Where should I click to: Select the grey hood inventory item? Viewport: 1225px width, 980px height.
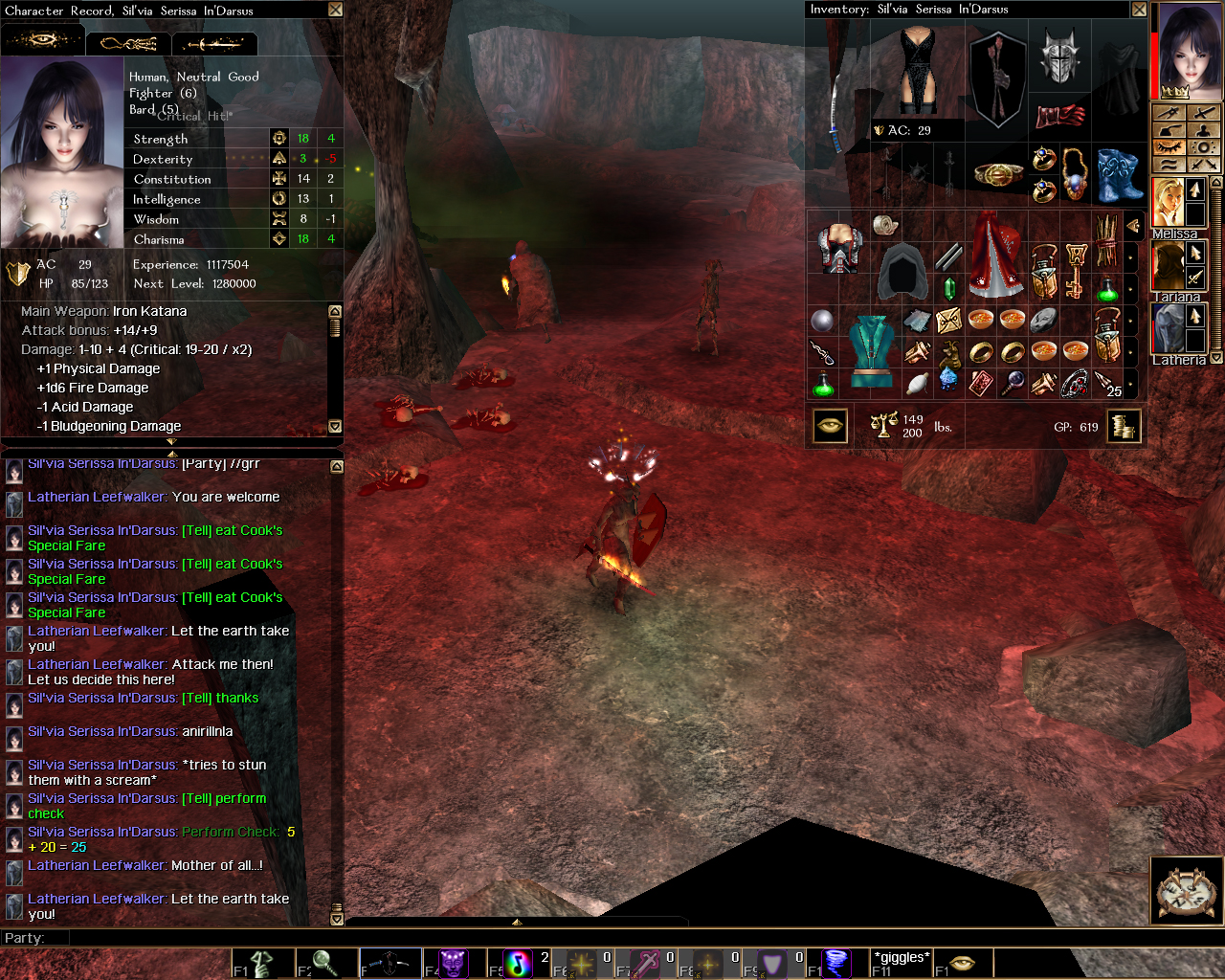click(x=901, y=272)
